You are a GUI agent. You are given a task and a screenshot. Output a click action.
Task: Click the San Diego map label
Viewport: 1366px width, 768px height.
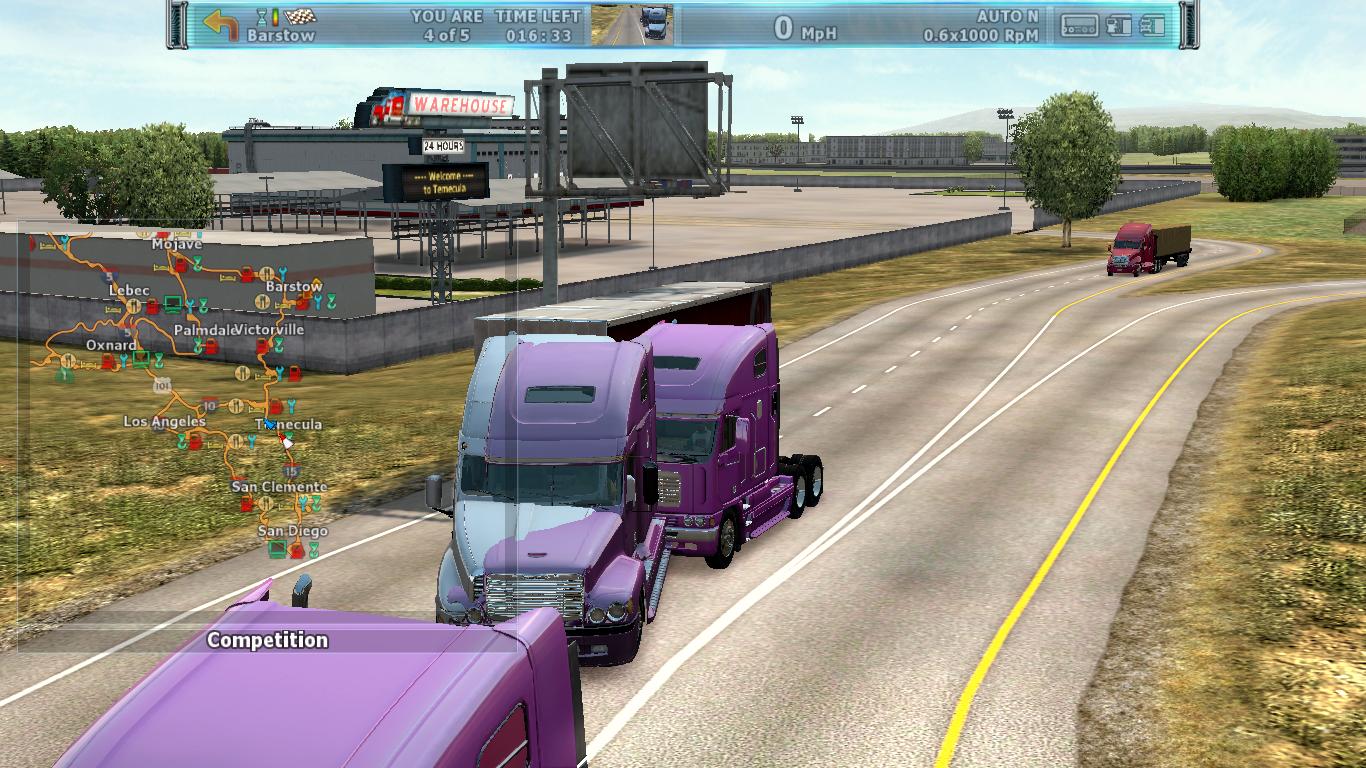292,531
